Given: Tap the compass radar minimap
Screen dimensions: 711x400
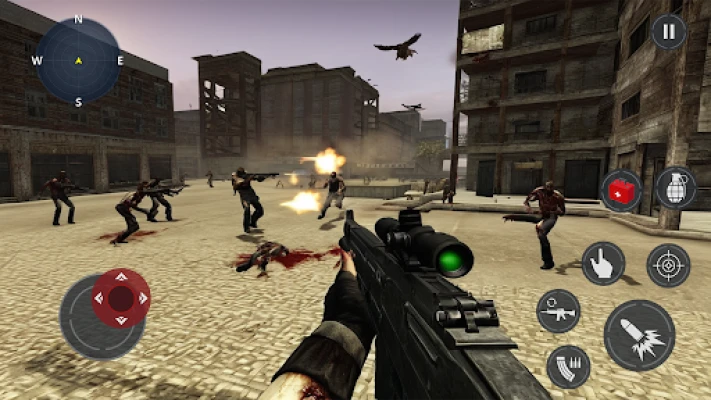Looking at the screenshot, I should tap(78, 60).
